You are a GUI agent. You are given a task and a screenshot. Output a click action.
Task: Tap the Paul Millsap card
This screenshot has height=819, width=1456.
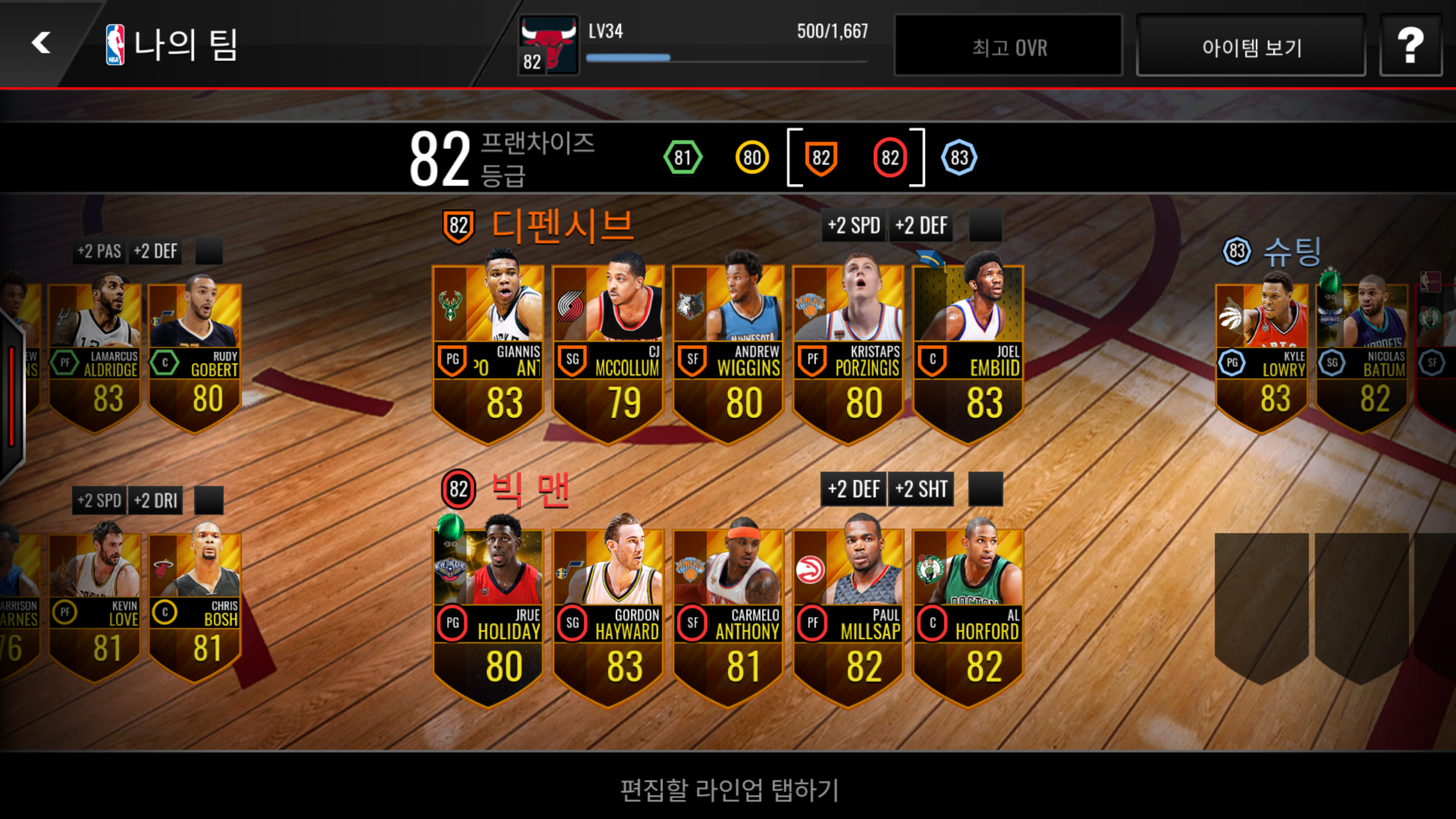click(x=848, y=617)
